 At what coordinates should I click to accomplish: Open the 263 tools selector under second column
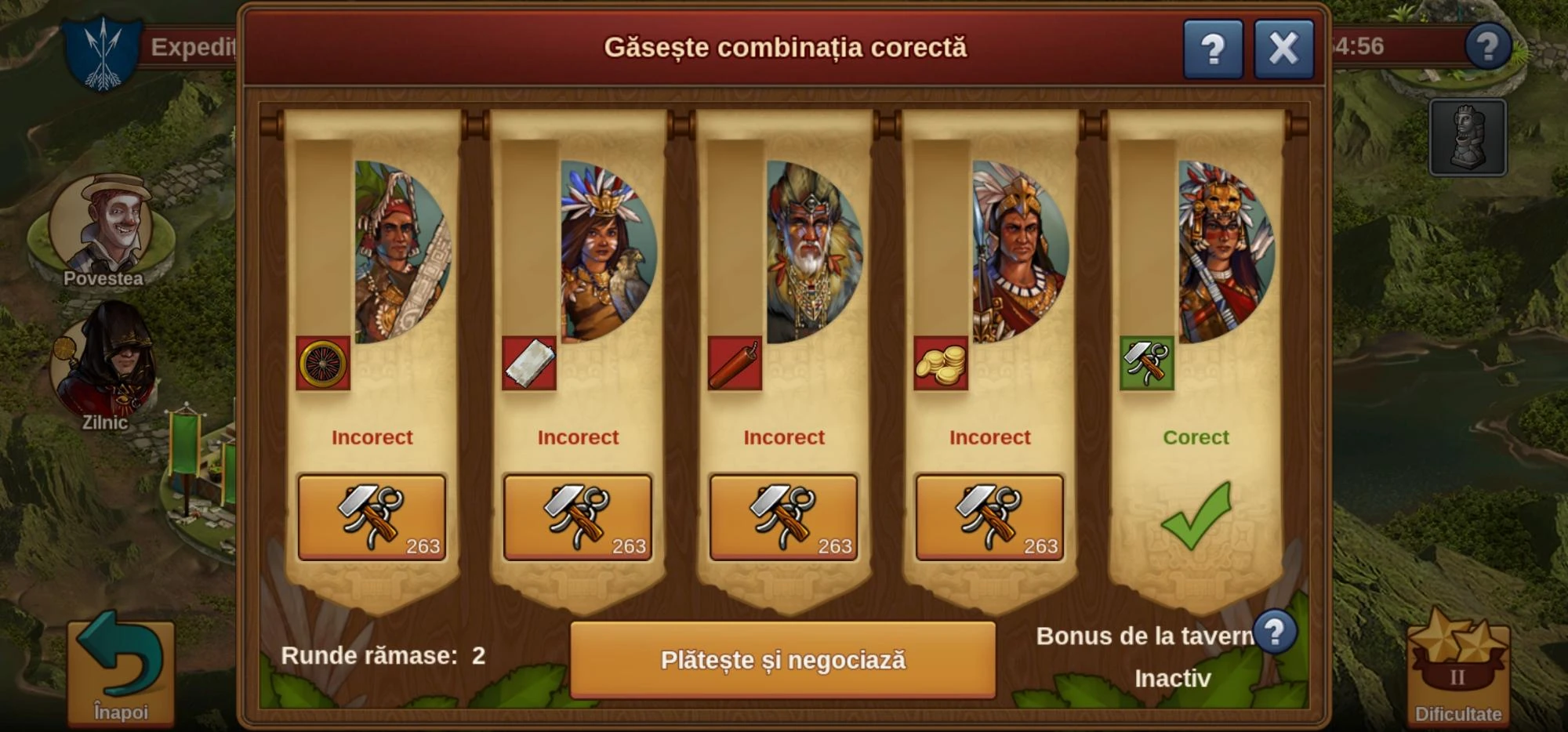579,519
